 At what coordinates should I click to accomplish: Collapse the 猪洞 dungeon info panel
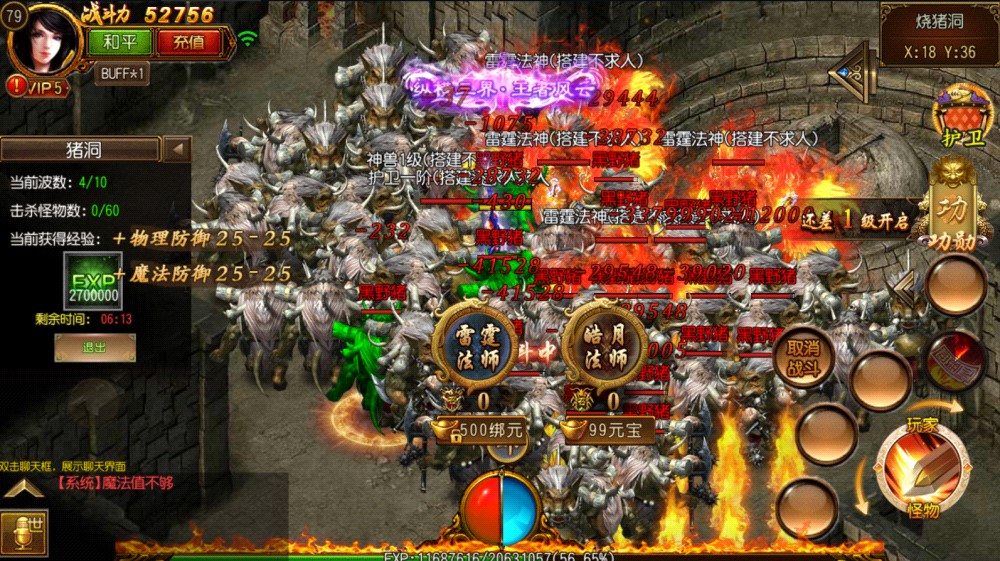pos(177,149)
